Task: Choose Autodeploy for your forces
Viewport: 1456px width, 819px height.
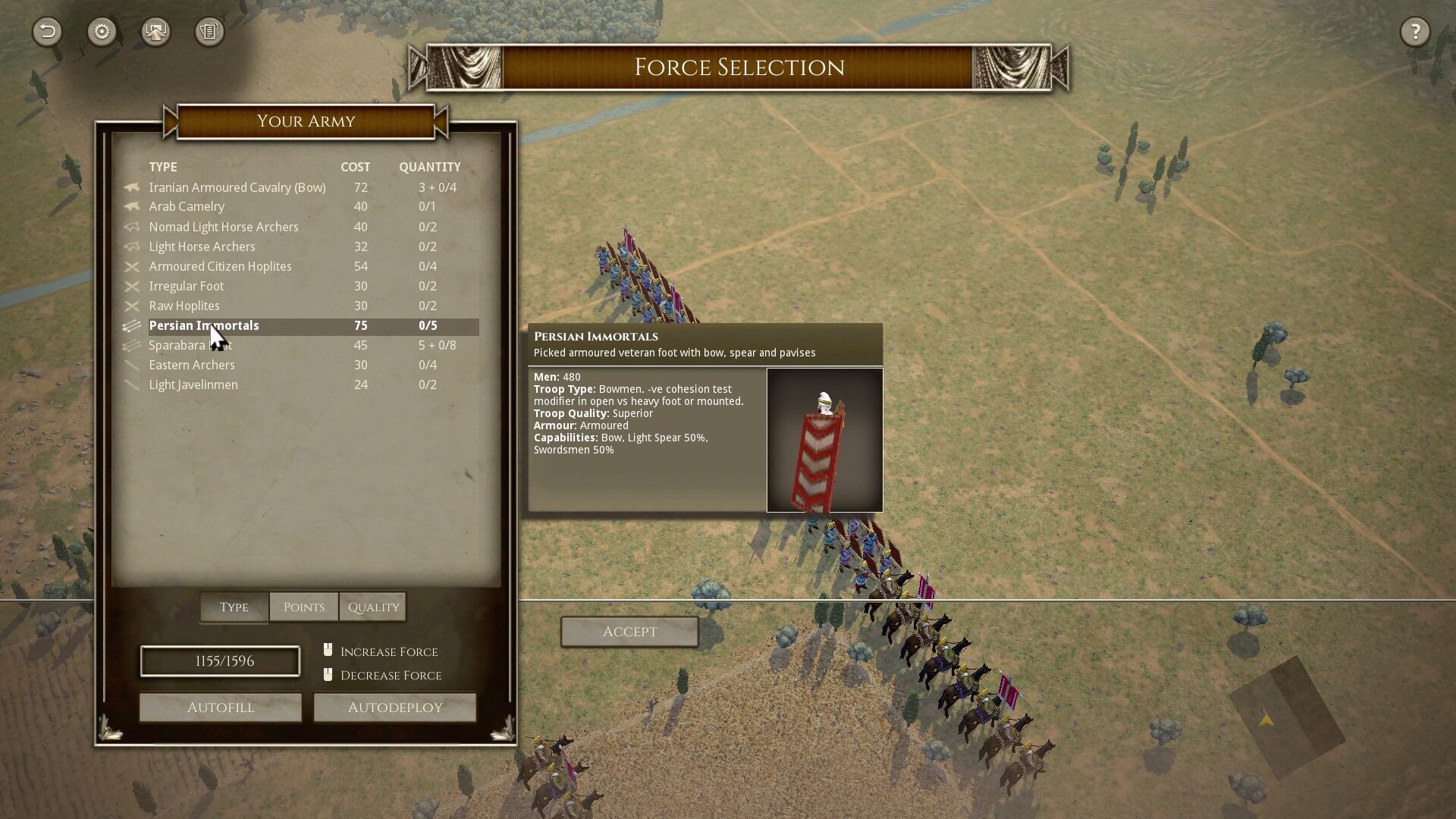Action: click(x=395, y=708)
